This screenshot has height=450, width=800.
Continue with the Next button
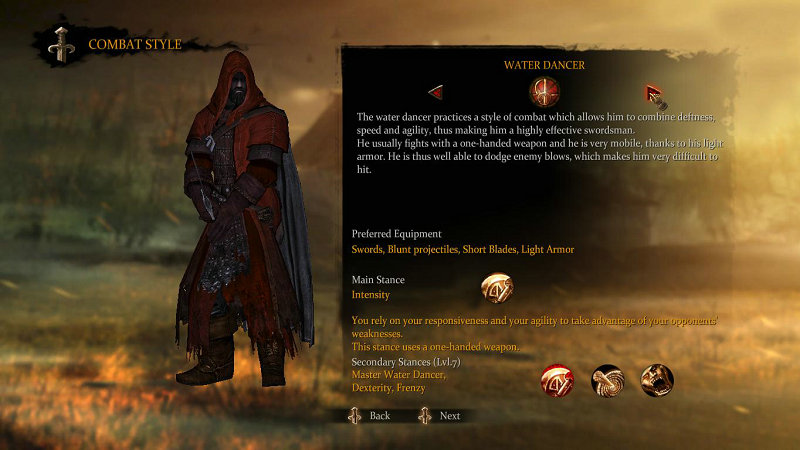coord(440,415)
